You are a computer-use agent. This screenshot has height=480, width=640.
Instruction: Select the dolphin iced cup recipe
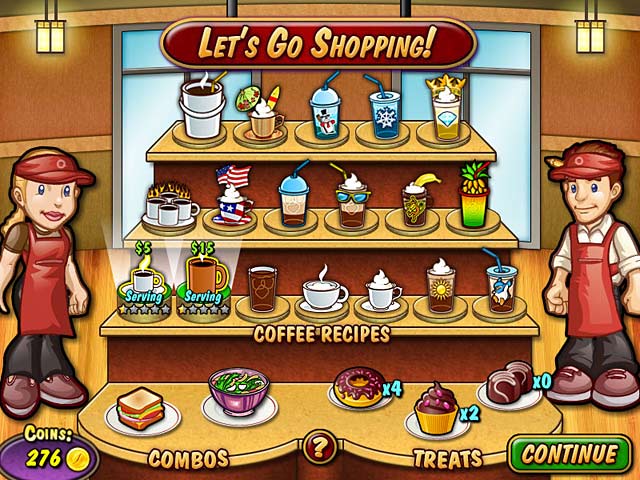tap(500, 284)
